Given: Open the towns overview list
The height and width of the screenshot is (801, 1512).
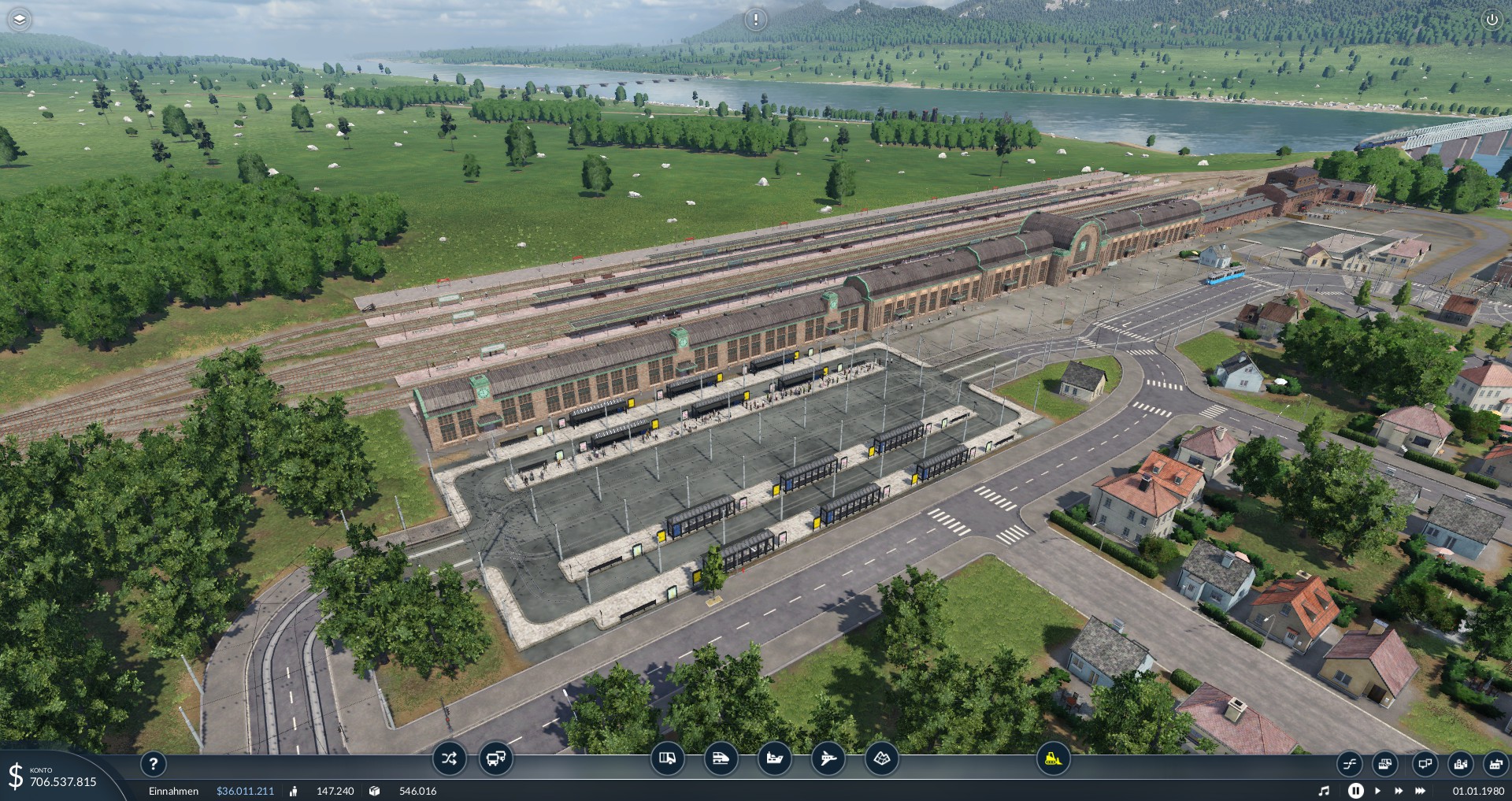Looking at the screenshot, I should [1461, 764].
